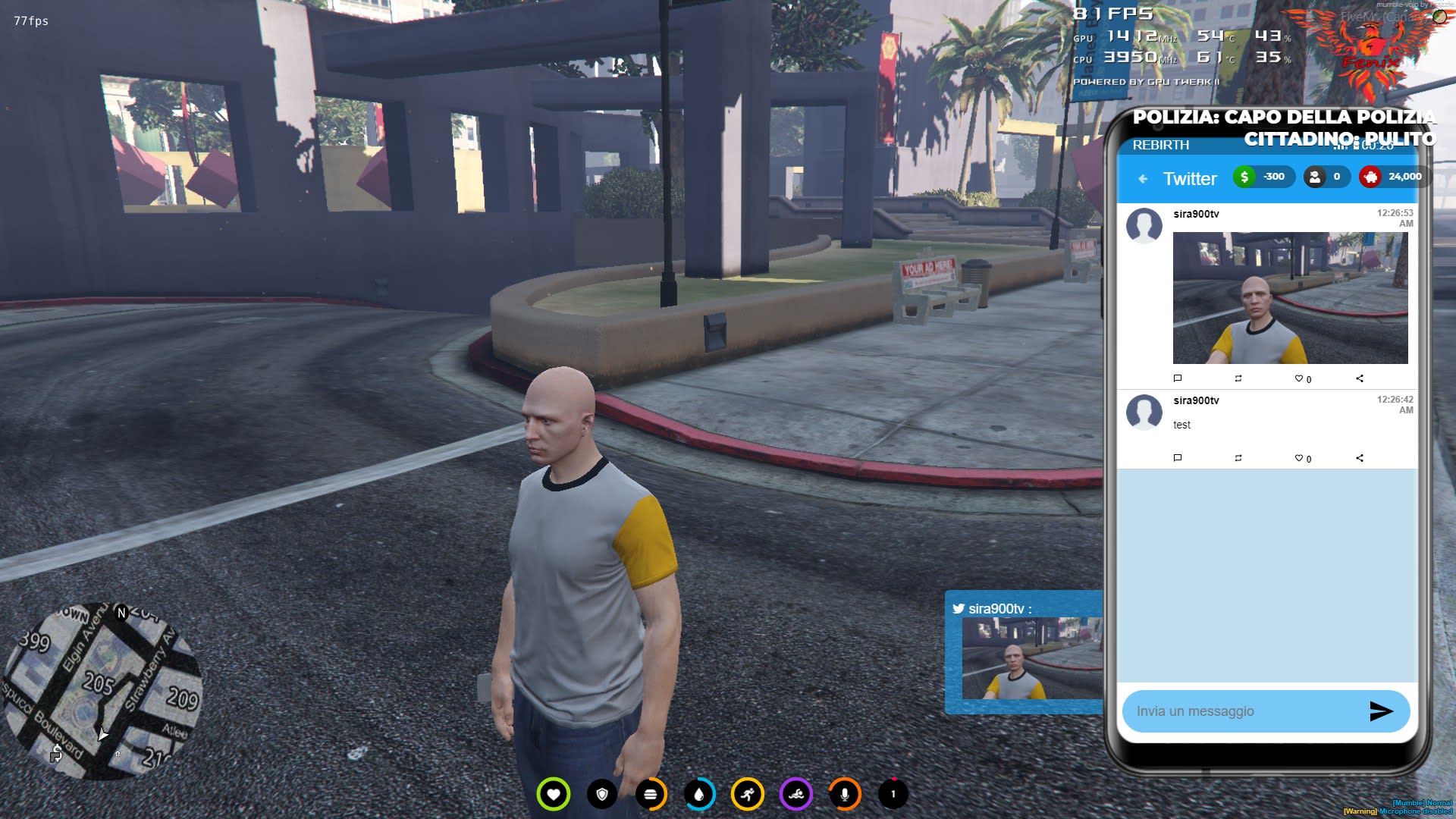Like the photo tweet by sira900tv
Image resolution: width=1456 pixels, height=819 pixels.
(1299, 378)
